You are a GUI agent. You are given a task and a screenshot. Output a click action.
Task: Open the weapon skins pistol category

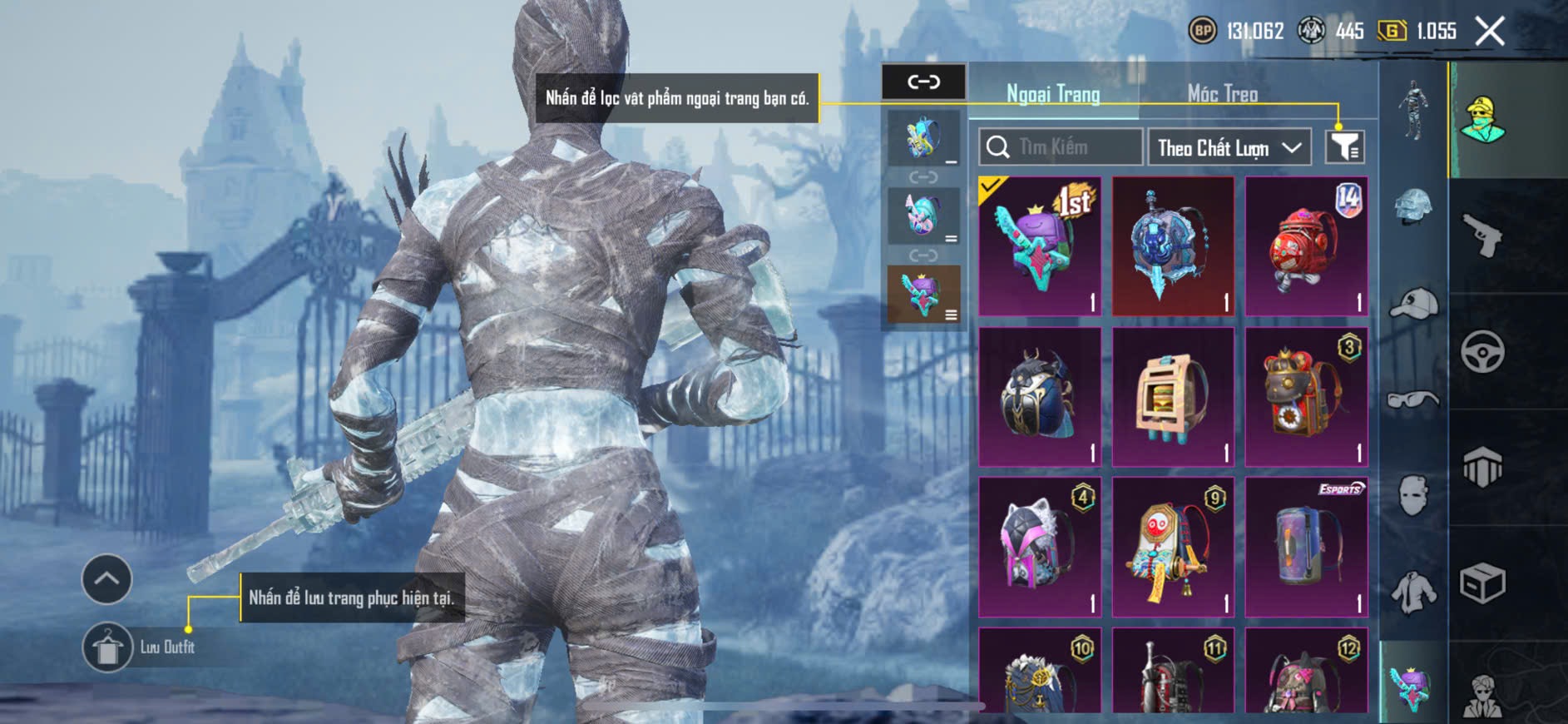(x=1482, y=236)
